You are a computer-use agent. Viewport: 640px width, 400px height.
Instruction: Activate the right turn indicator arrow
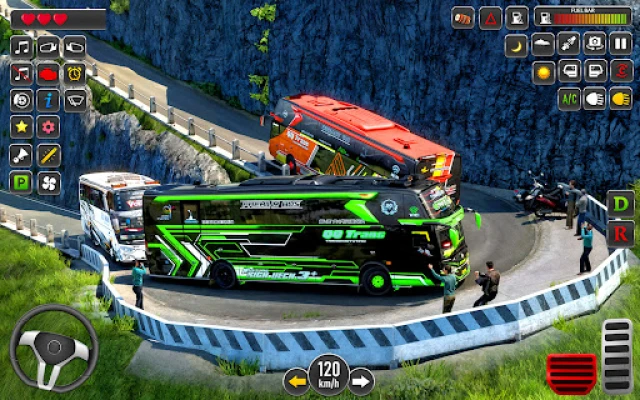tap(360, 381)
